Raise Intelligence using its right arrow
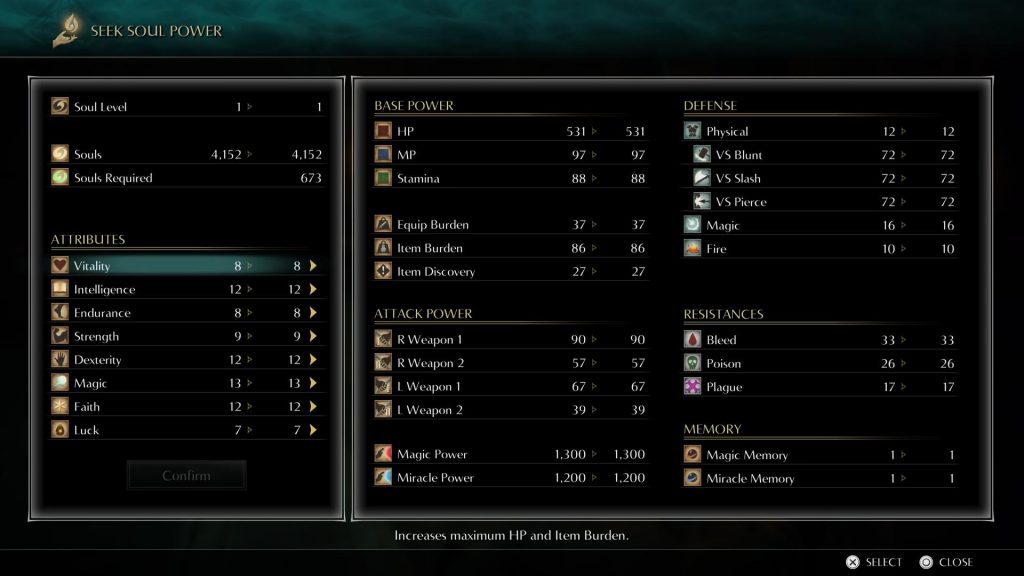 pos(313,290)
